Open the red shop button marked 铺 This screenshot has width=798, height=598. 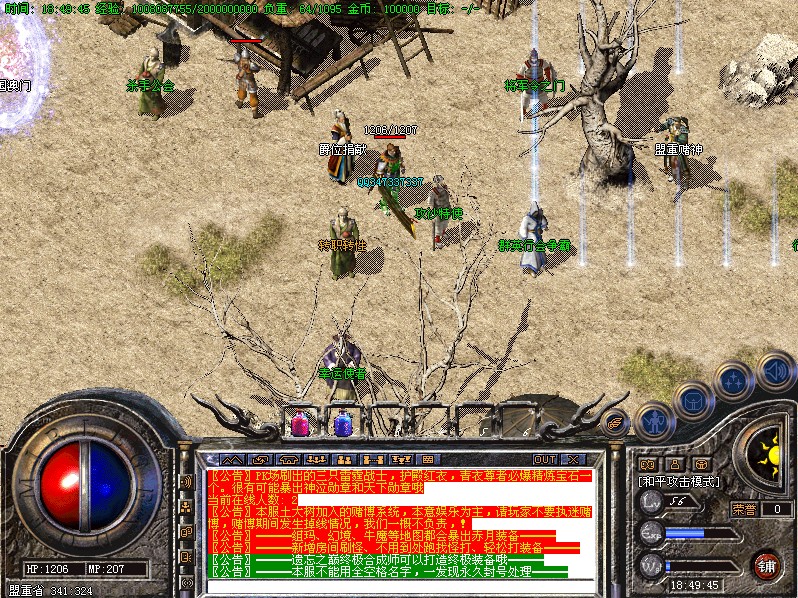(x=766, y=565)
